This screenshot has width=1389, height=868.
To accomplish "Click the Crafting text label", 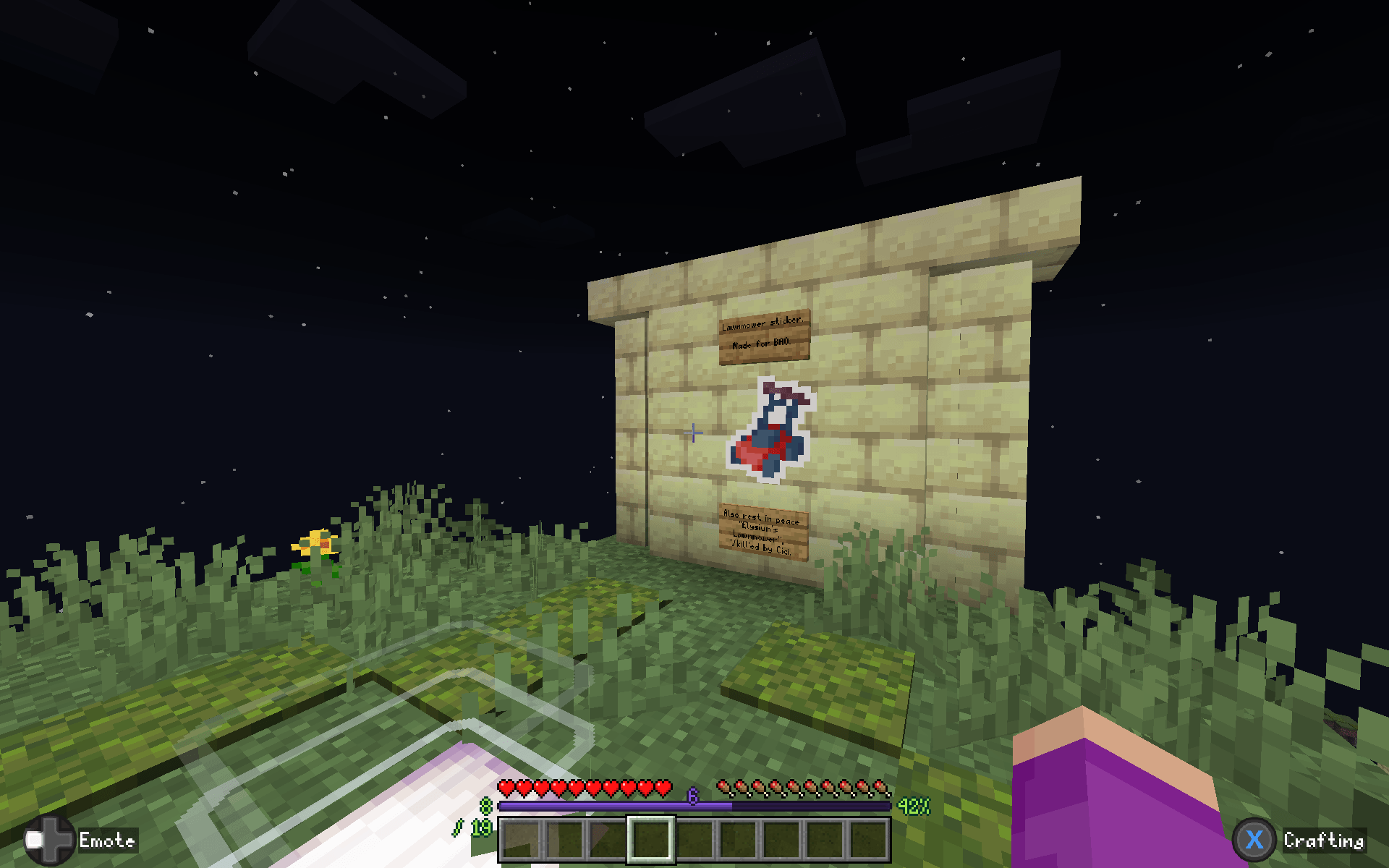I will [x=1324, y=841].
